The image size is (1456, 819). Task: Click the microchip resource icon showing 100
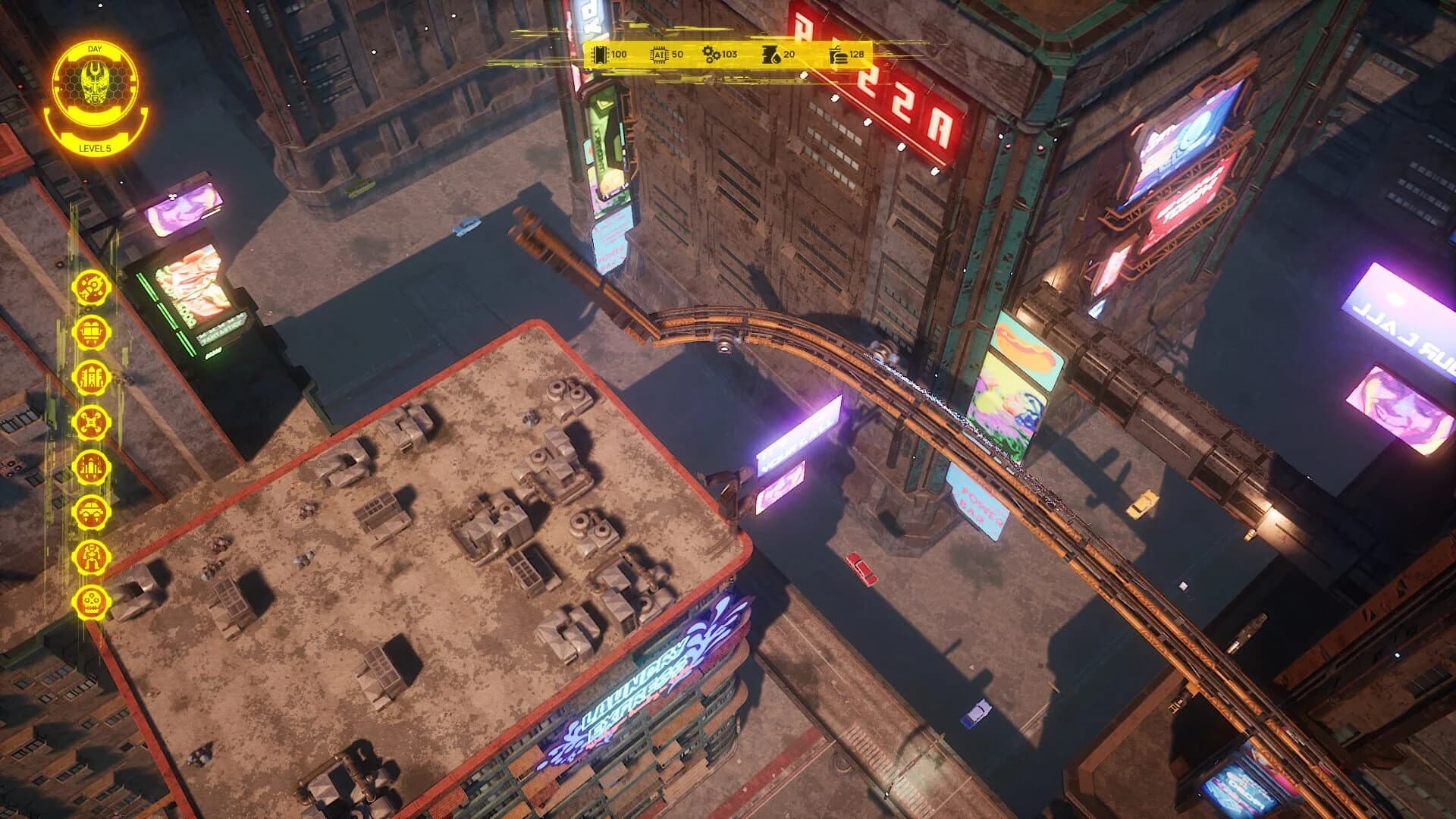[598, 54]
